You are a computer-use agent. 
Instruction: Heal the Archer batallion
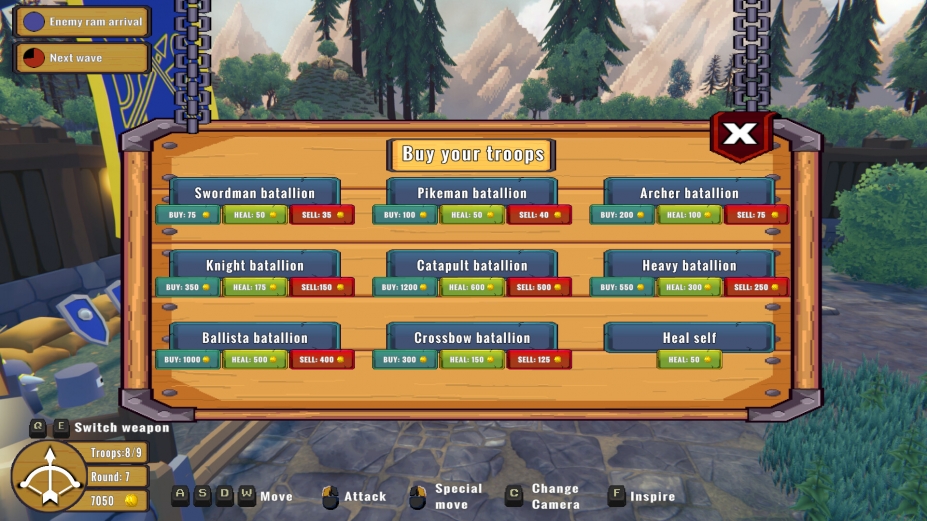[689, 215]
